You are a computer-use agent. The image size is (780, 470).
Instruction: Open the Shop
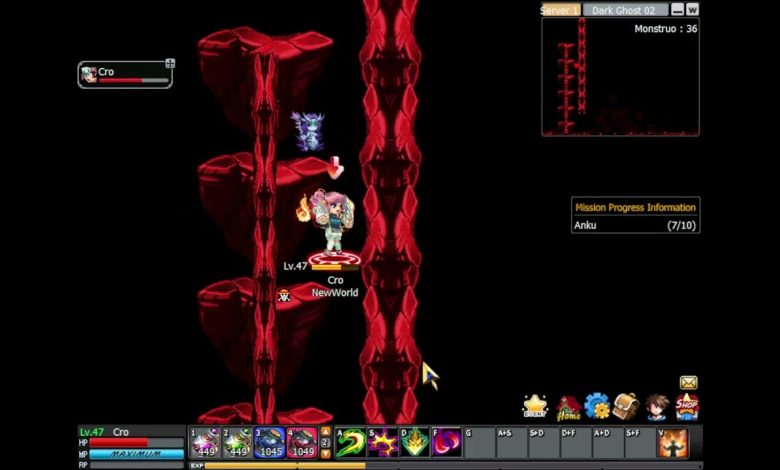[x=687, y=406]
